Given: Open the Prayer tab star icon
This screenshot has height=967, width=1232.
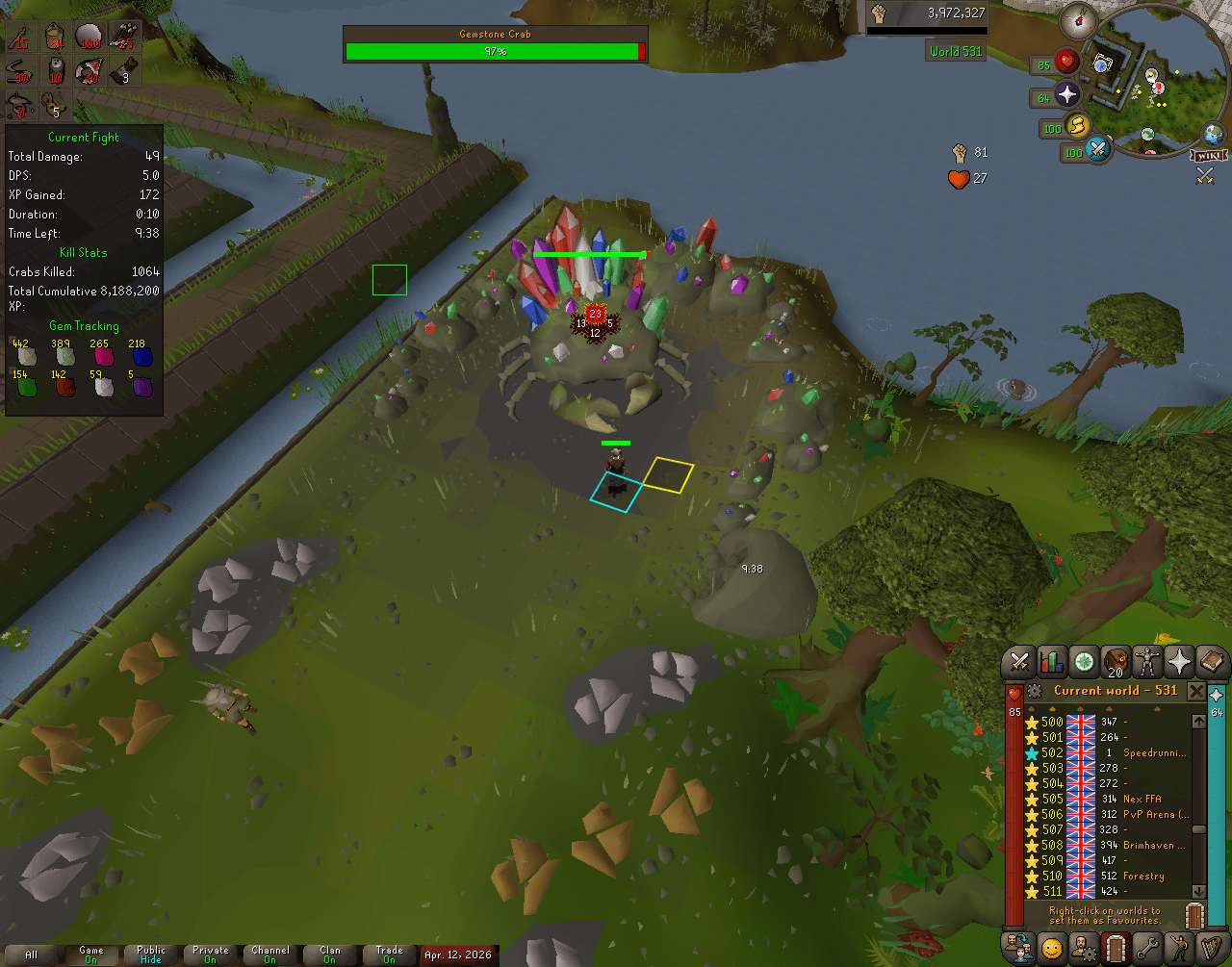Looking at the screenshot, I should [x=1178, y=659].
